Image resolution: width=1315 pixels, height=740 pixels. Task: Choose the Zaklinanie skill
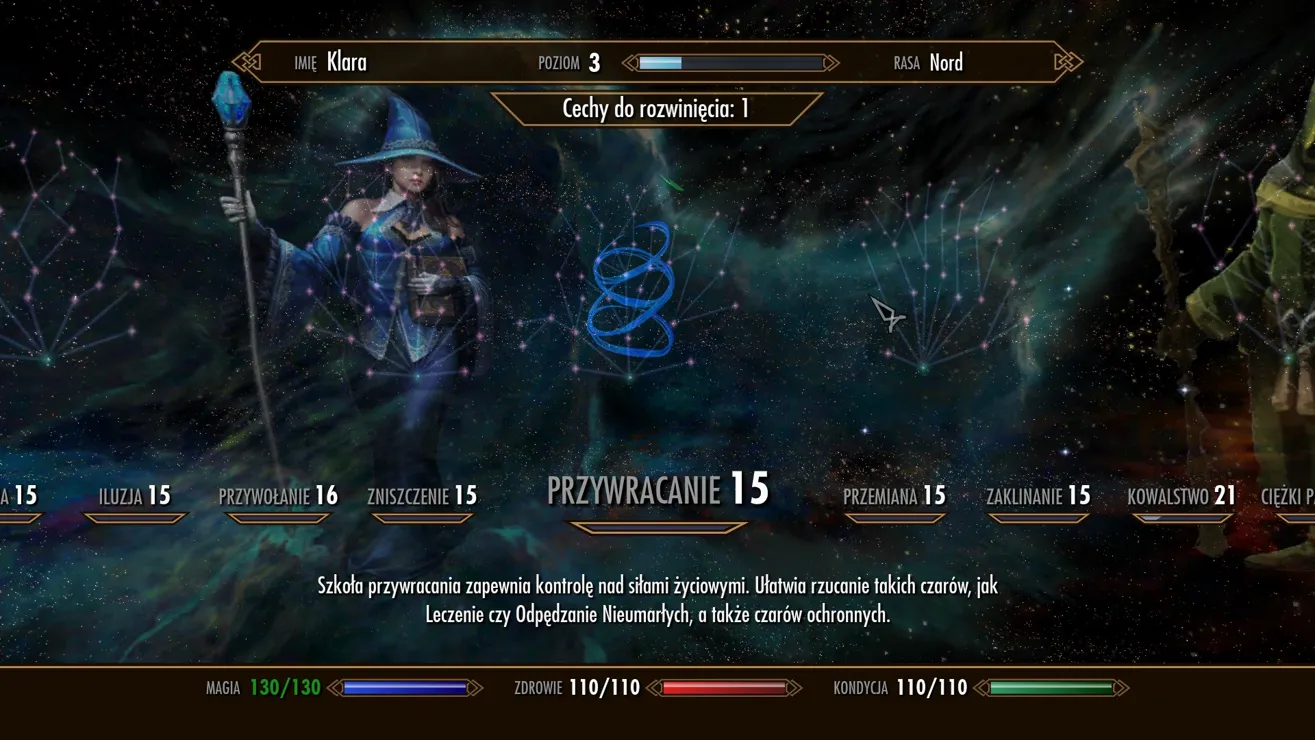1038,496
